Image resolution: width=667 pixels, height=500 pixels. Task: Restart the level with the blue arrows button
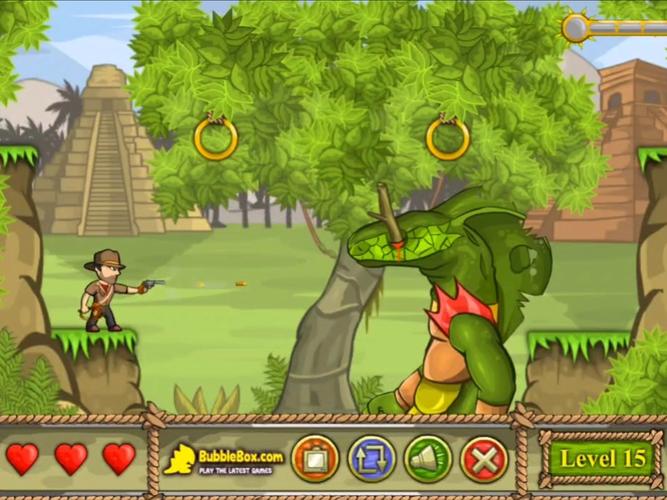point(371,459)
